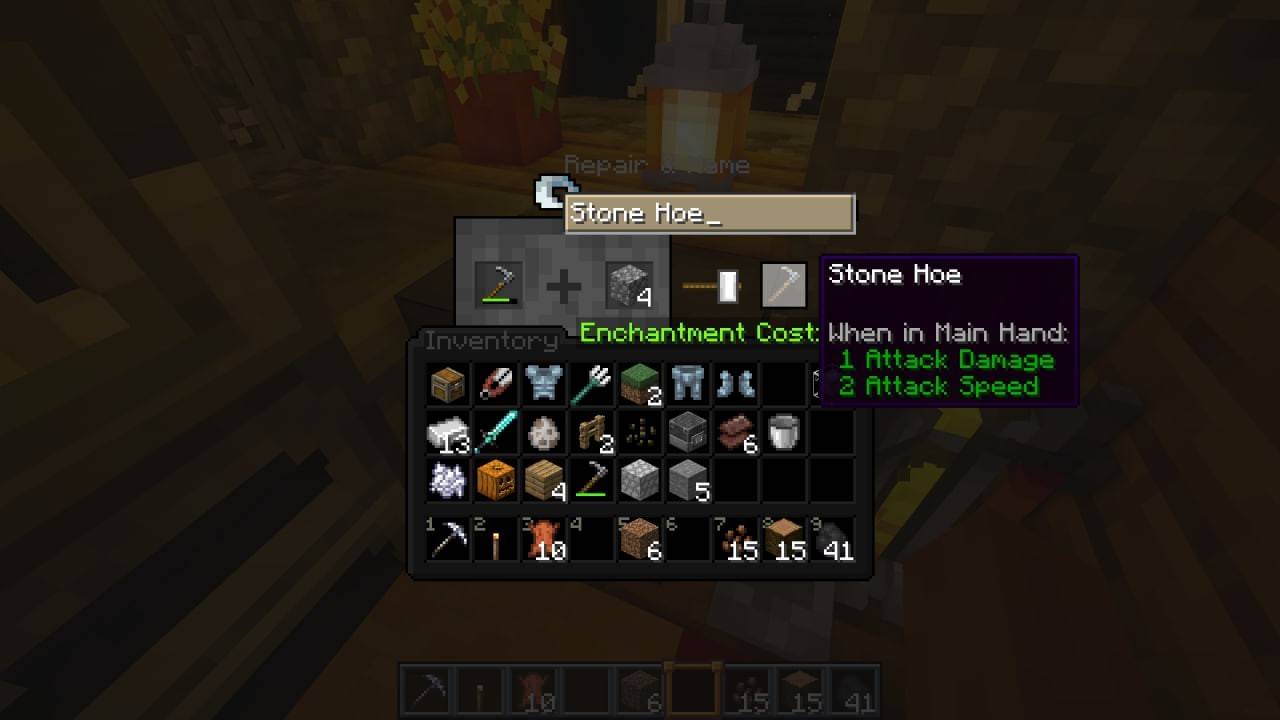Click the anvil rename text field
Screen dimensions: 1280x720
[x=710, y=213]
